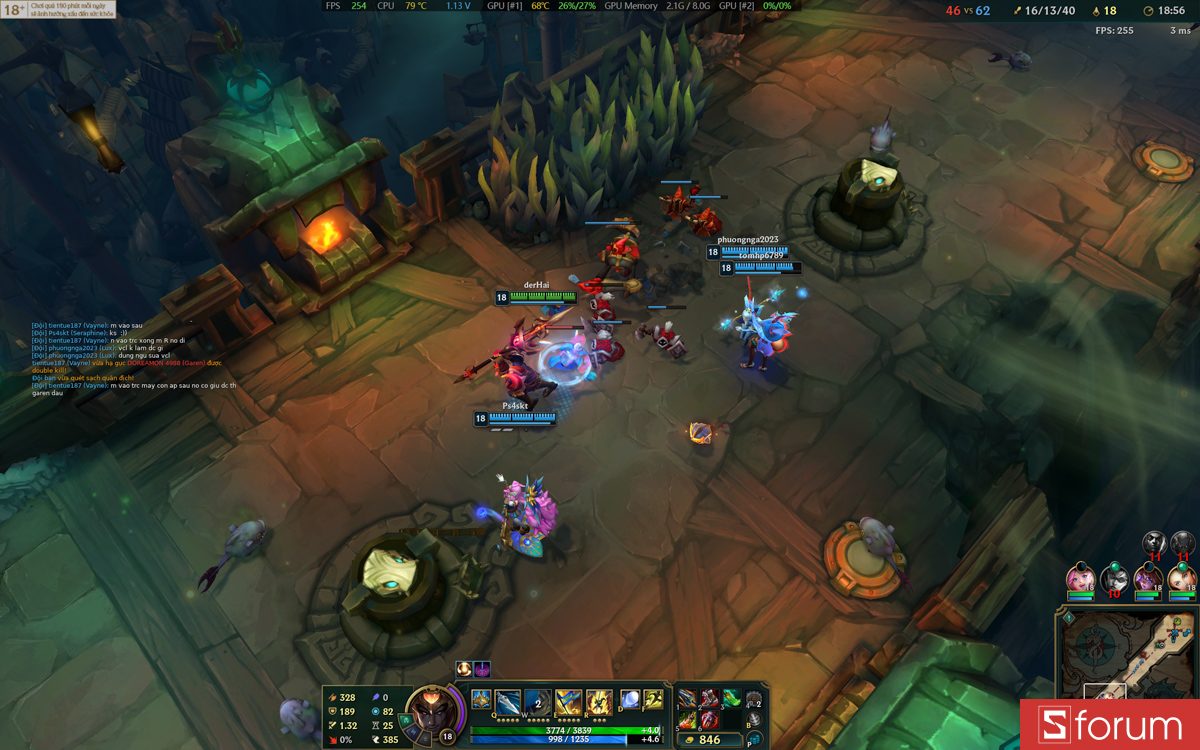Screen dimensions: 1200x750
Task: Open the minimap ping button with exclamation mark
Action: 1068,619
